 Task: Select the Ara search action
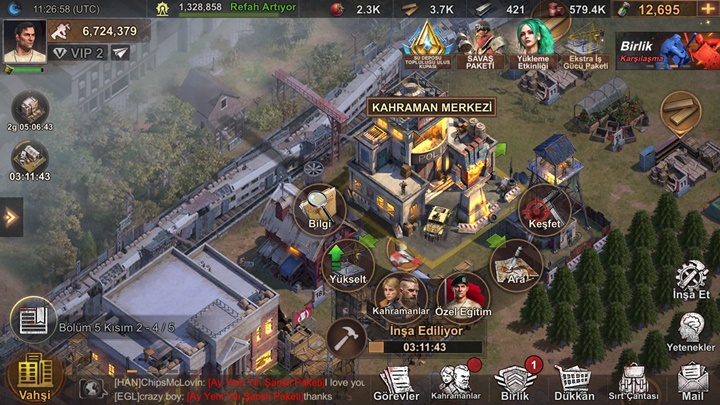(x=516, y=263)
